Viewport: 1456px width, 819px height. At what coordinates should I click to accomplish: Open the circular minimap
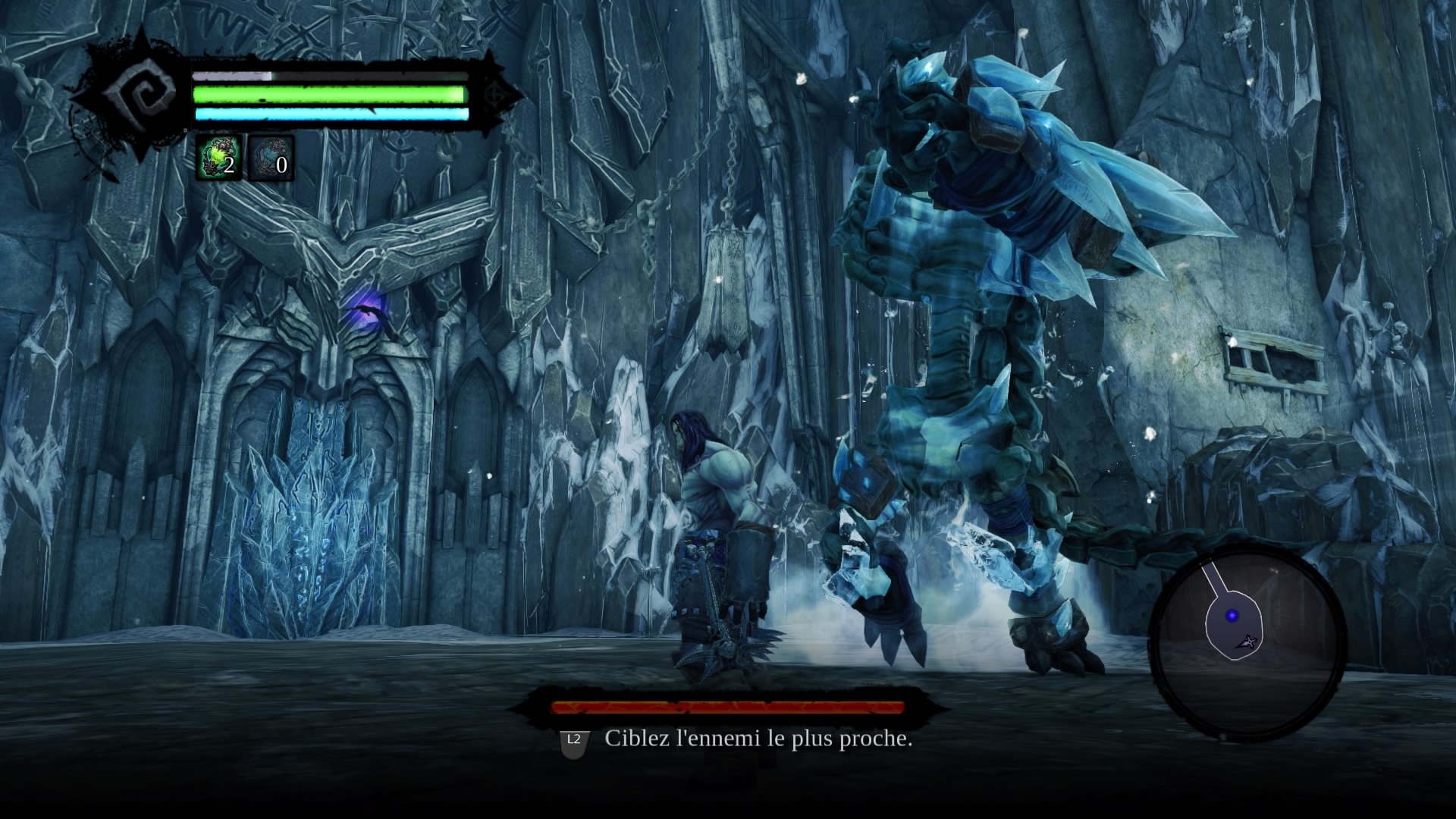(1247, 643)
